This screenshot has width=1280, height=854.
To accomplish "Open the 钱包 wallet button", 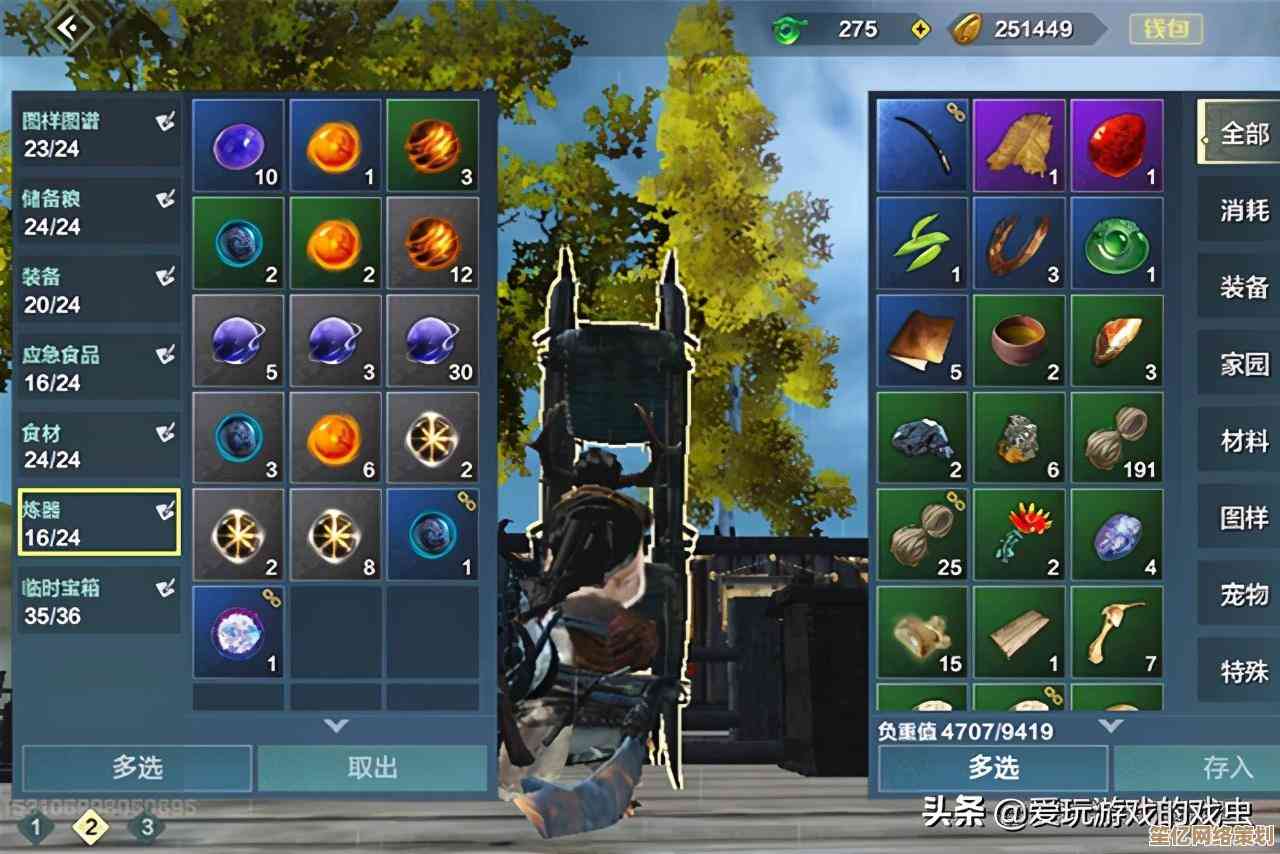I will [1165, 28].
